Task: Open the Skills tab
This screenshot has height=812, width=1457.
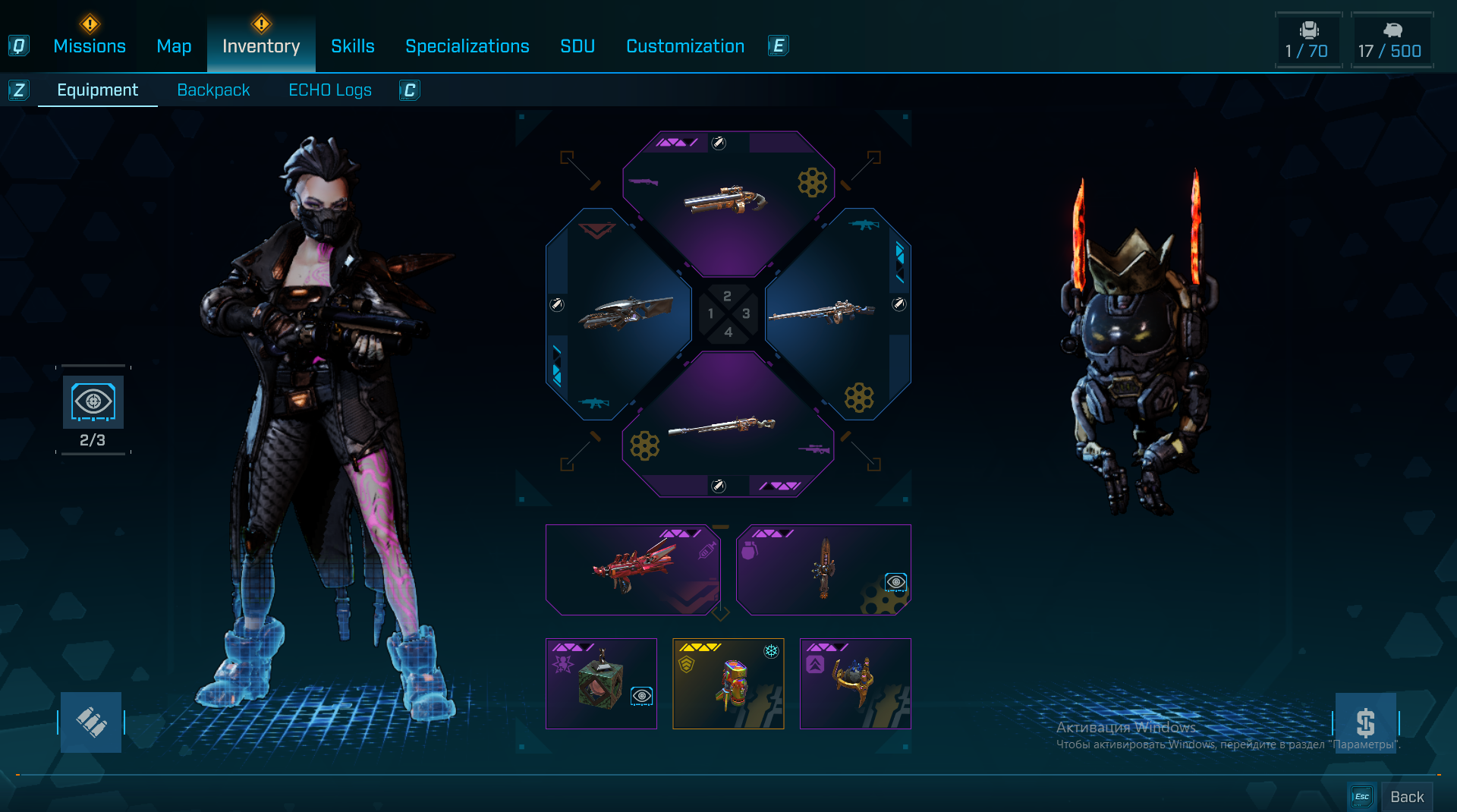Action: point(353,46)
